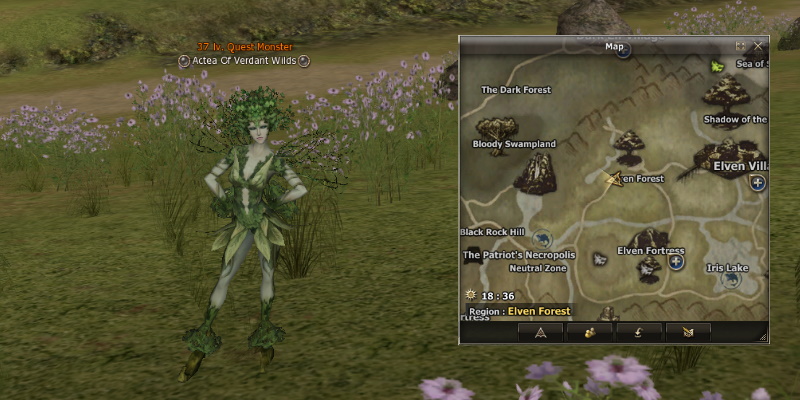This screenshot has height=400, width=800.
Task: Click the blue plus marker near Elven Village
Action: coord(757,183)
